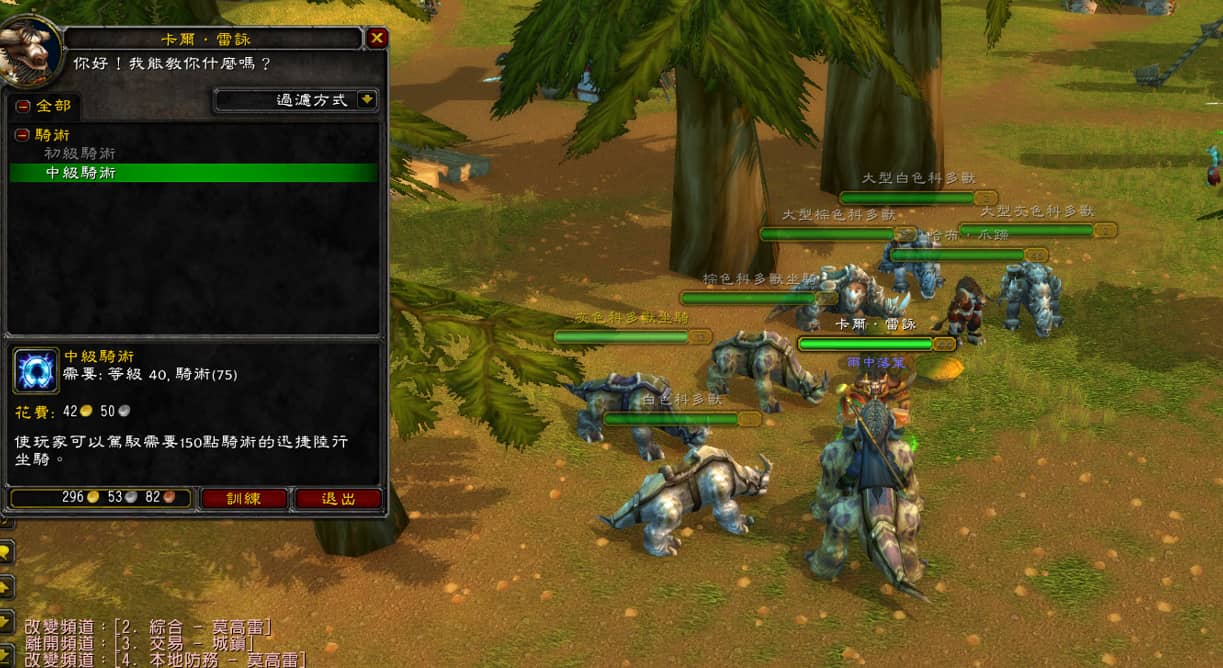Select the 初級騎術 skill row
Viewport: 1223px width, 668px height.
(79, 154)
